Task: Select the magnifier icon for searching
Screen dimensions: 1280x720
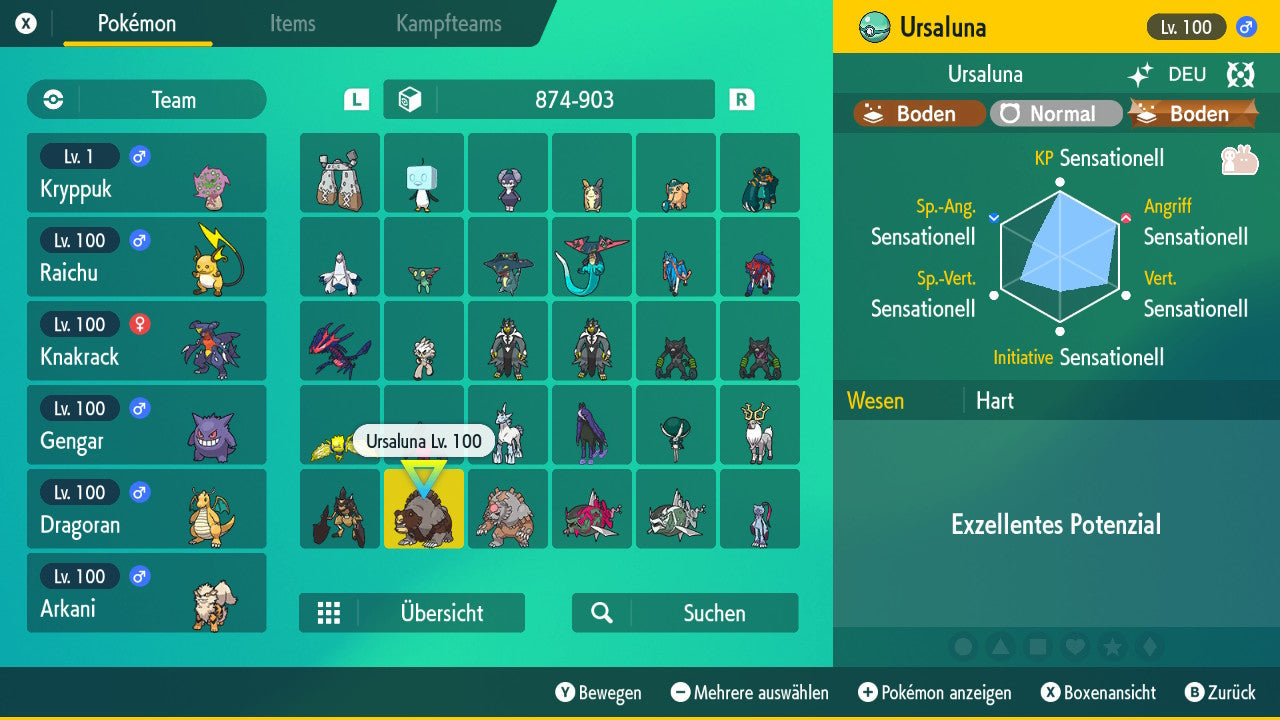Action: (601, 613)
